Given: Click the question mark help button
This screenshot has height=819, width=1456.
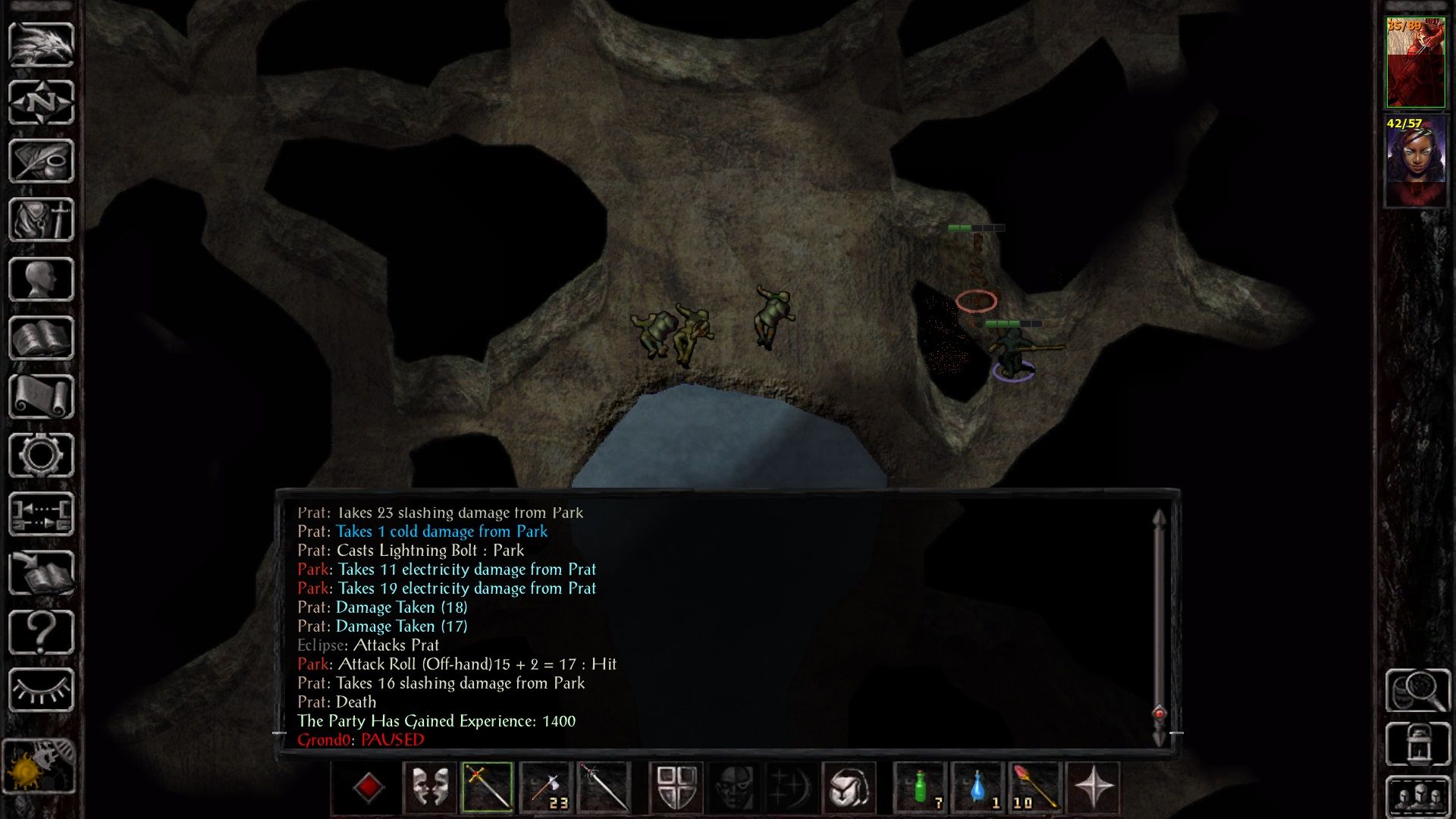Looking at the screenshot, I should 41,632.
